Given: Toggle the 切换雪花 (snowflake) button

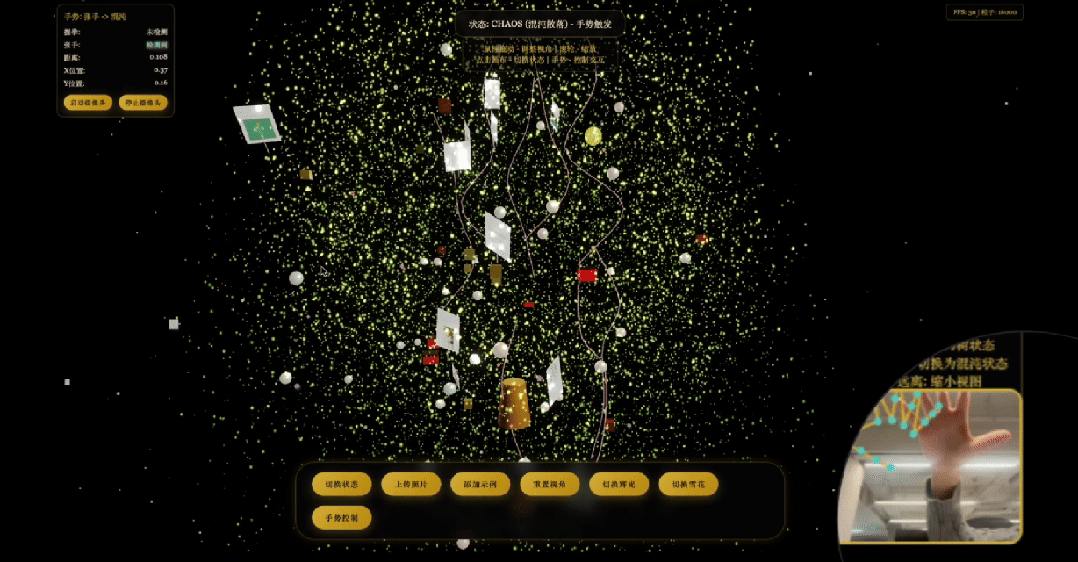Looking at the screenshot, I should (688, 485).
